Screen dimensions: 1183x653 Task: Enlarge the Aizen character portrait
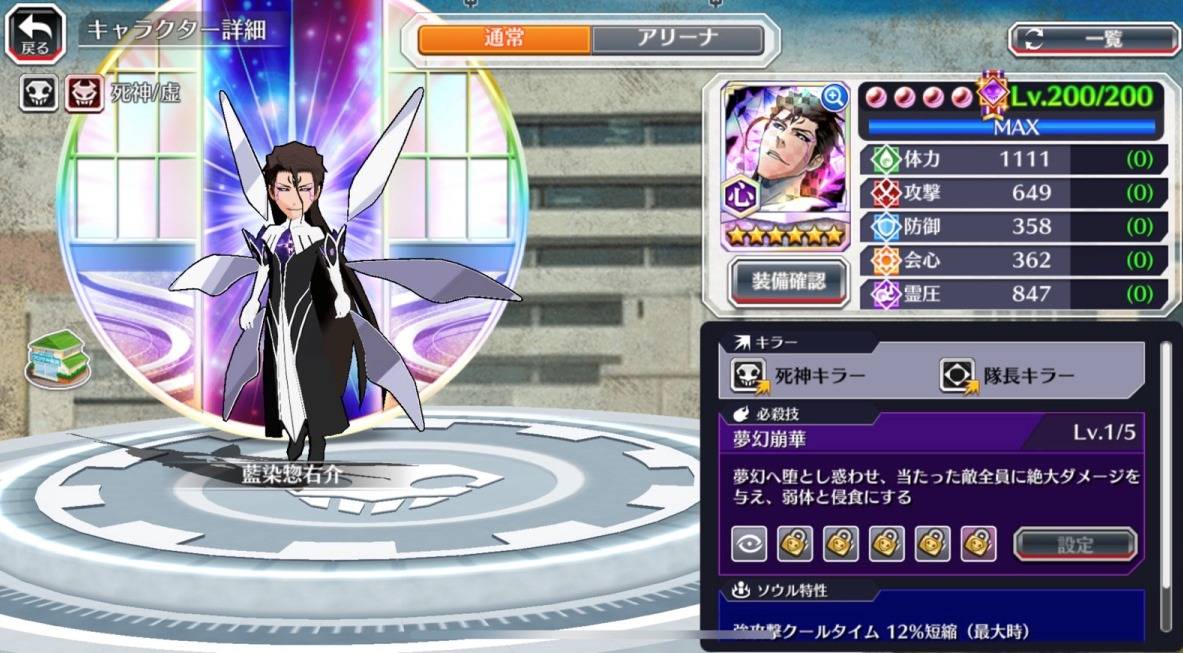pos(834,97)
